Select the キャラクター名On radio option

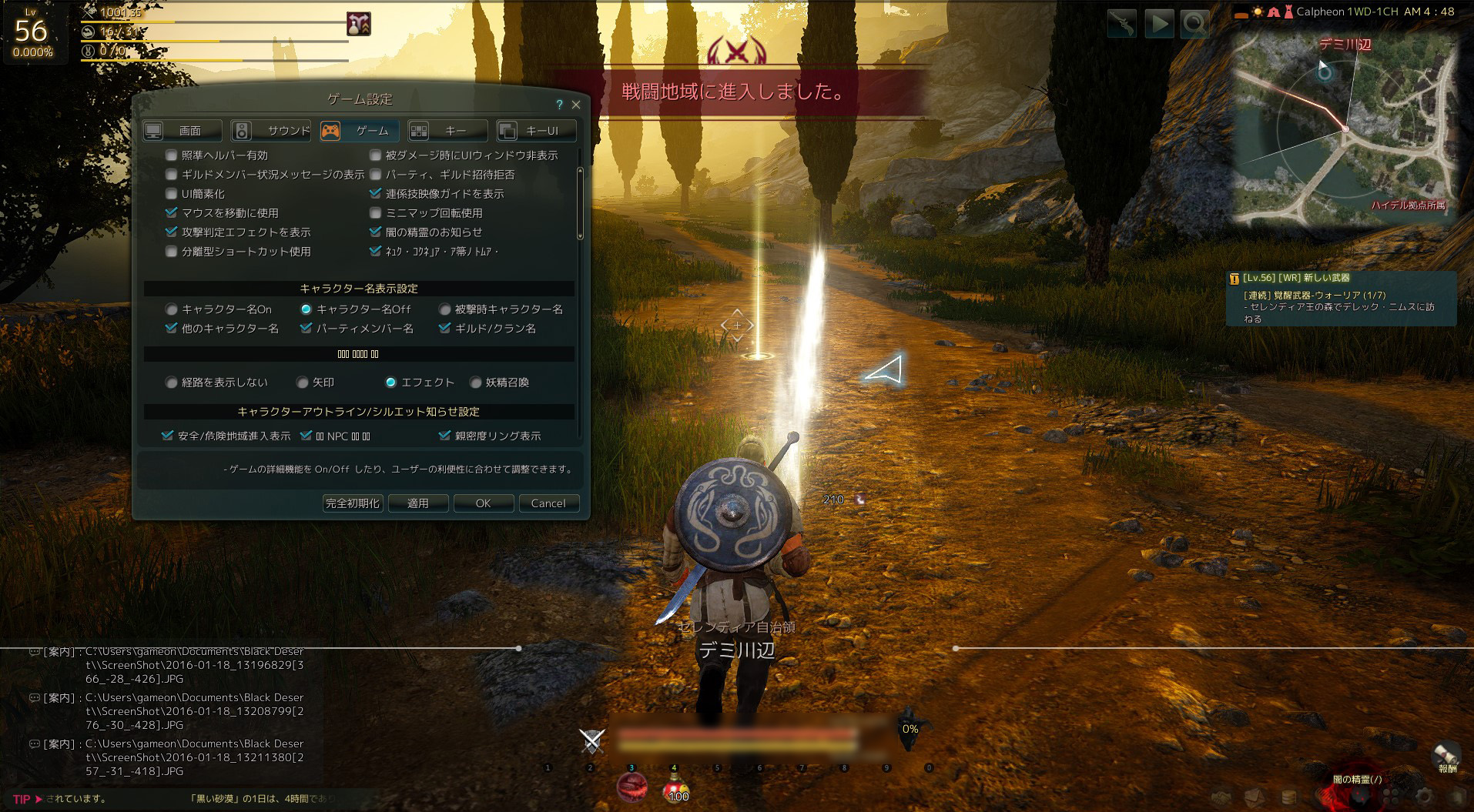point(172,309)
